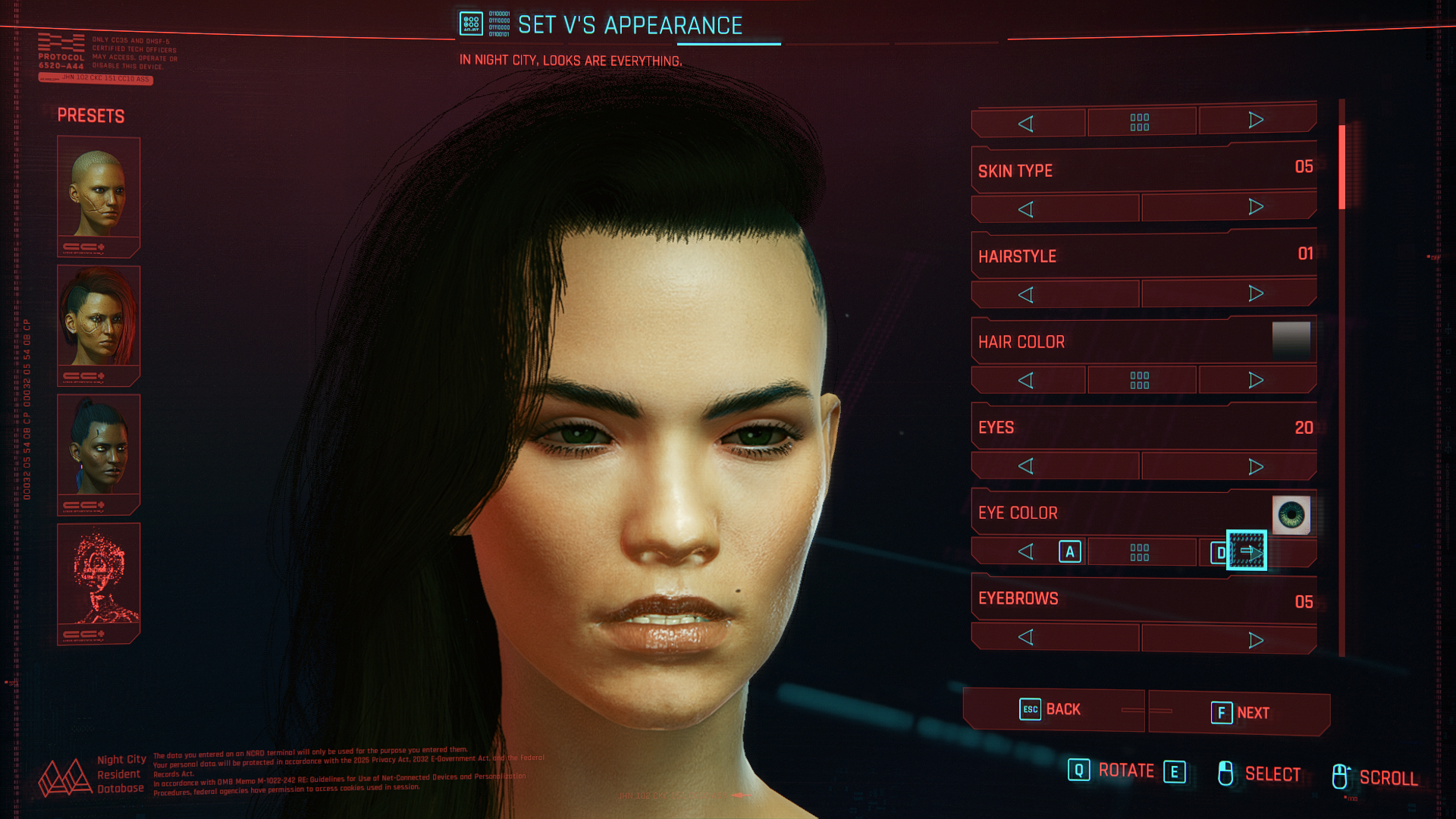Screen dimensions: 1456x819
Task: Choose the previous Eyes shape
Action: tap(1026, 466)
